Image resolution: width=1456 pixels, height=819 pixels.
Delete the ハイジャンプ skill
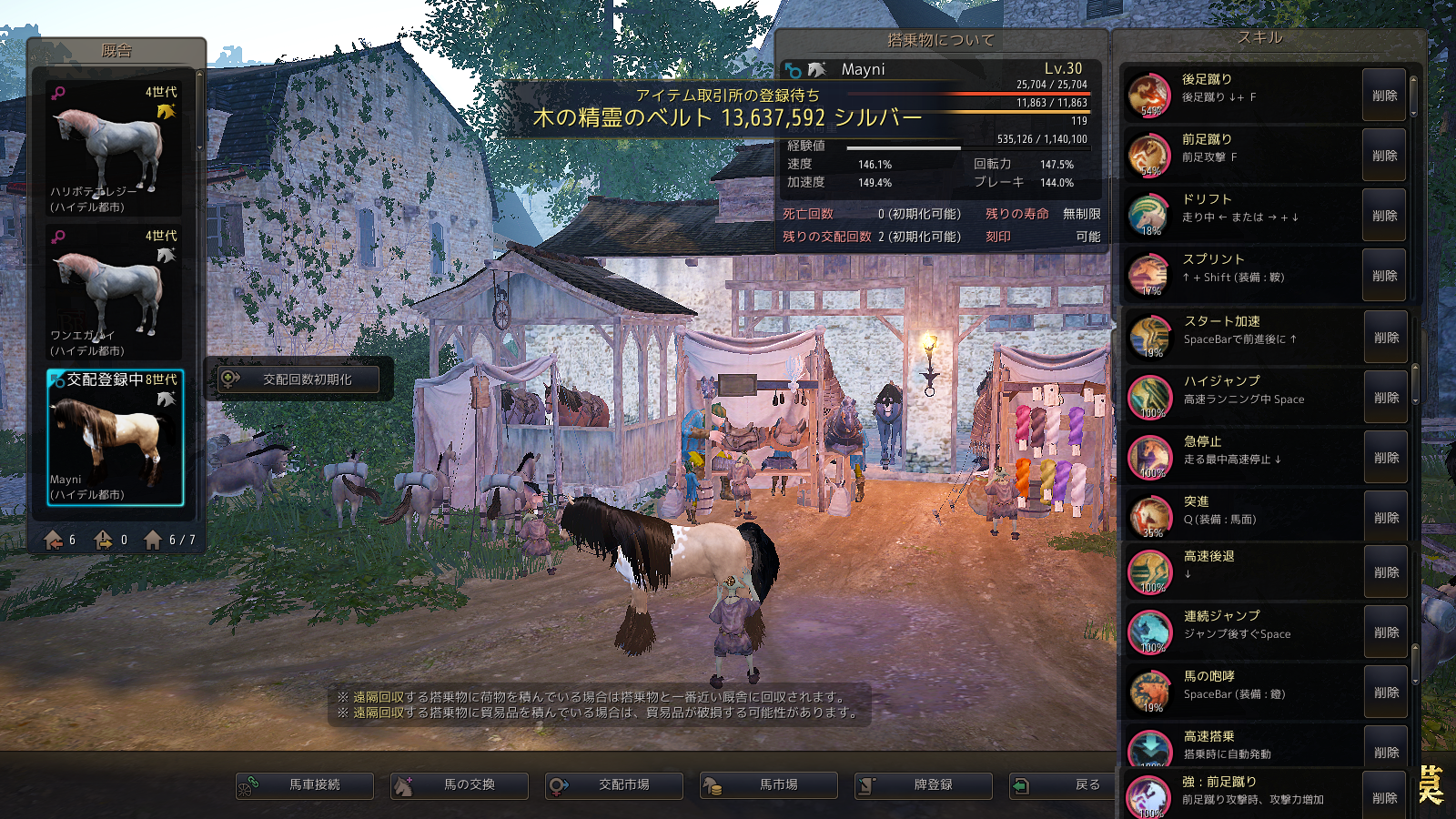coord(1387,398)
